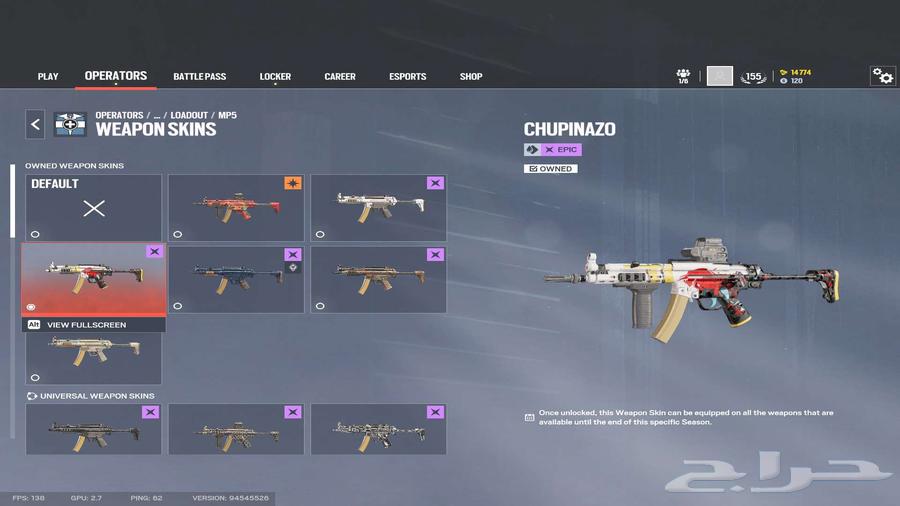Go to Operators in the breadcrumb path
The image size is (900, 506).
[x=119, y=115]
